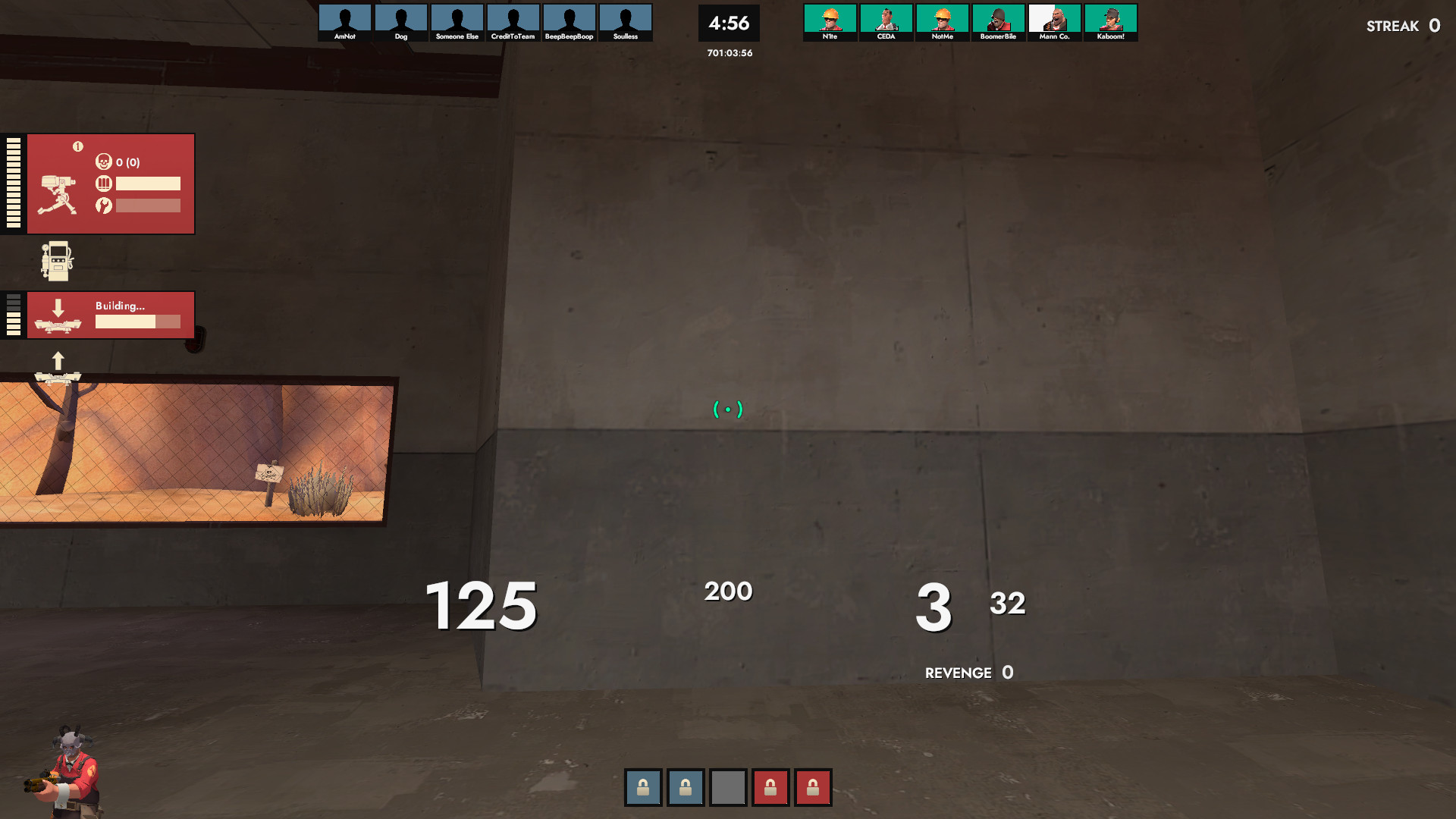Click the Mann Co. nameplate

click(1055, 35)
